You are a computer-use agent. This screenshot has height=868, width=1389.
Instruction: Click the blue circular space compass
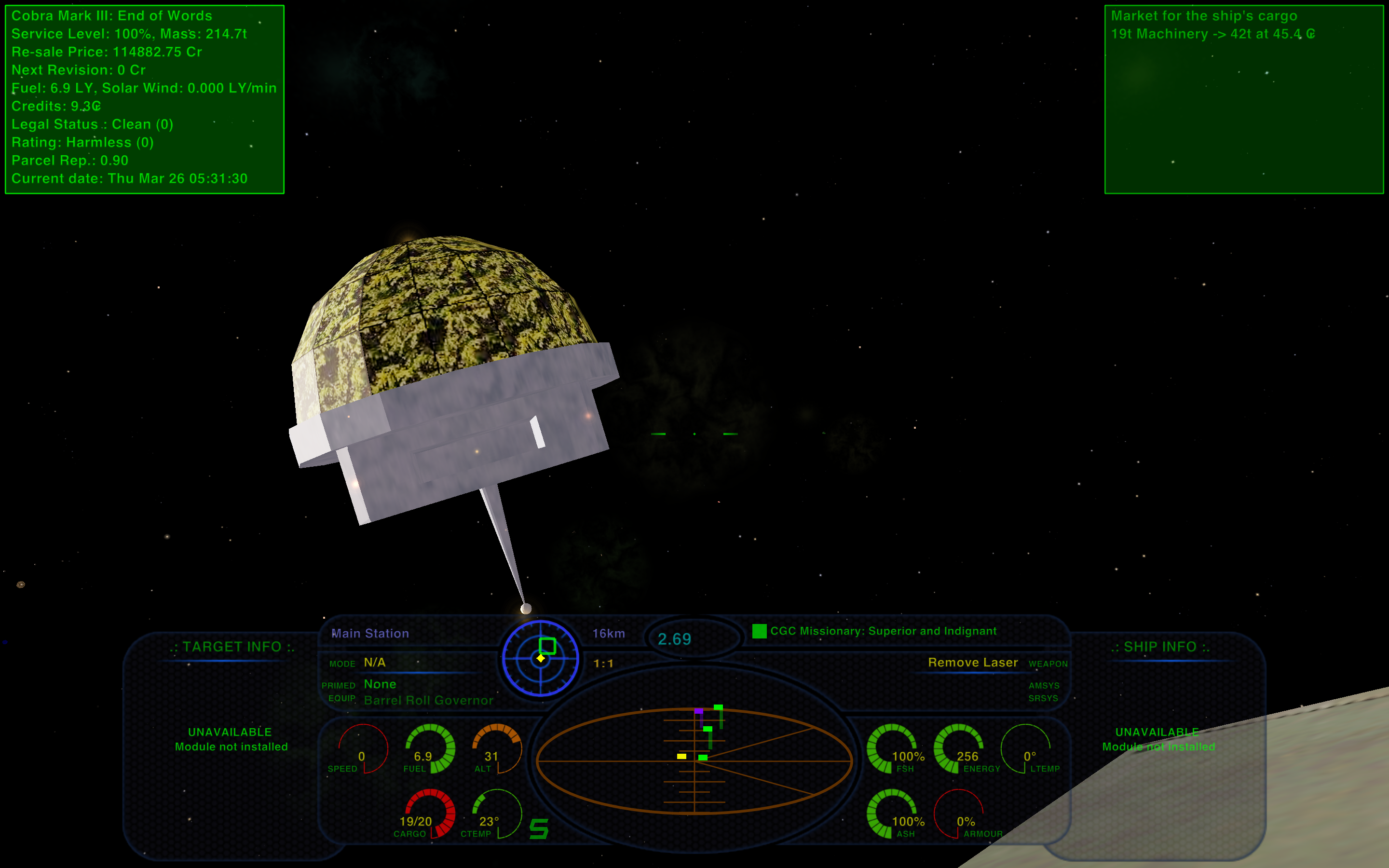[x=540, y=658]
